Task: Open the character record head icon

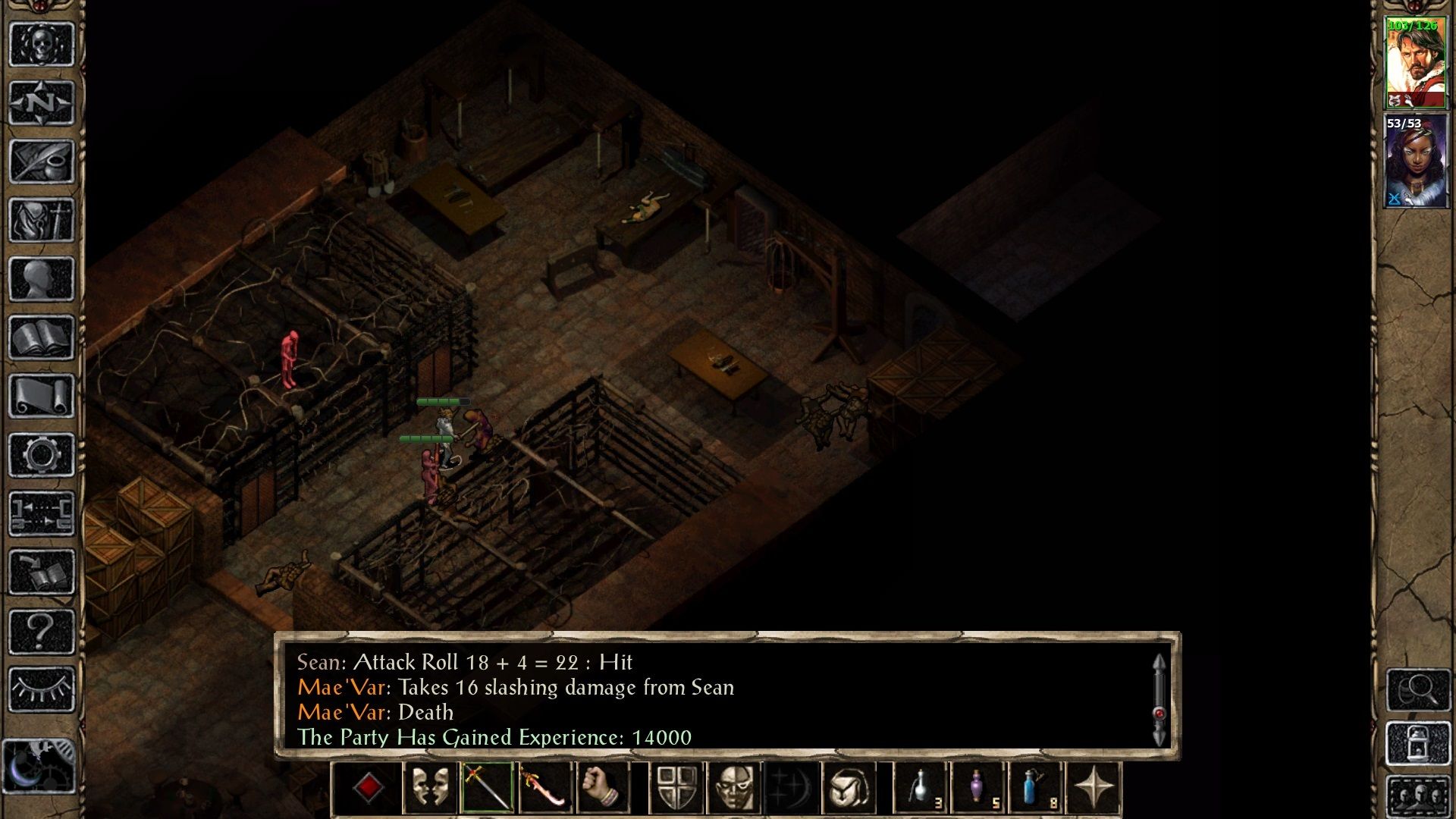Action: 42,278
